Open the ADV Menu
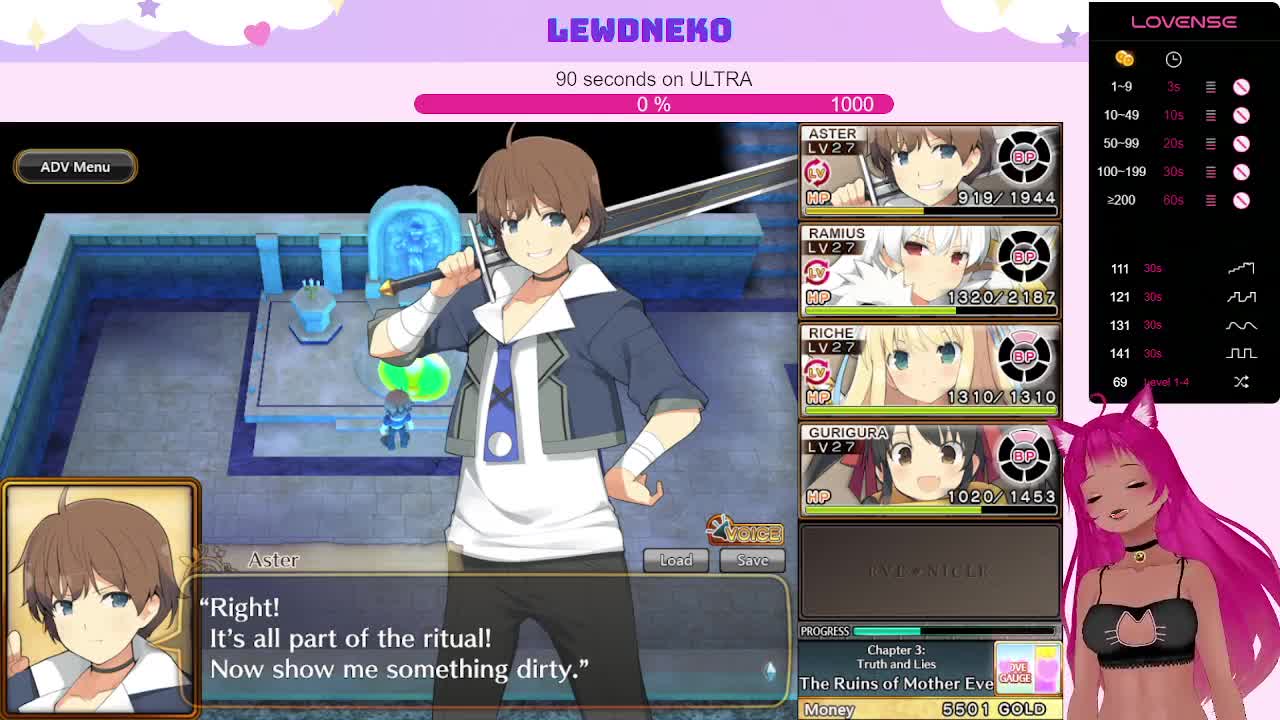Screen dimensions: 1280x720 pos(75,167)
